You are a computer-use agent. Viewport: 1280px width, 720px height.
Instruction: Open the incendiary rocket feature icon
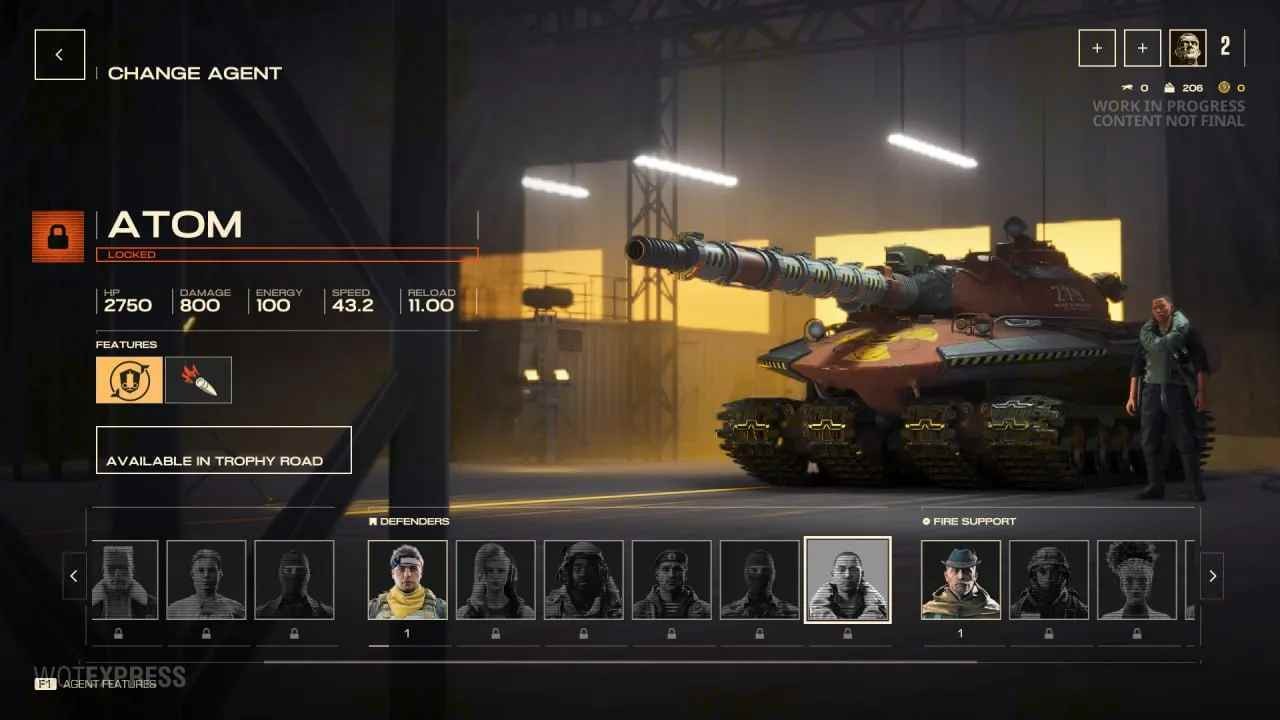coord(198,379)
